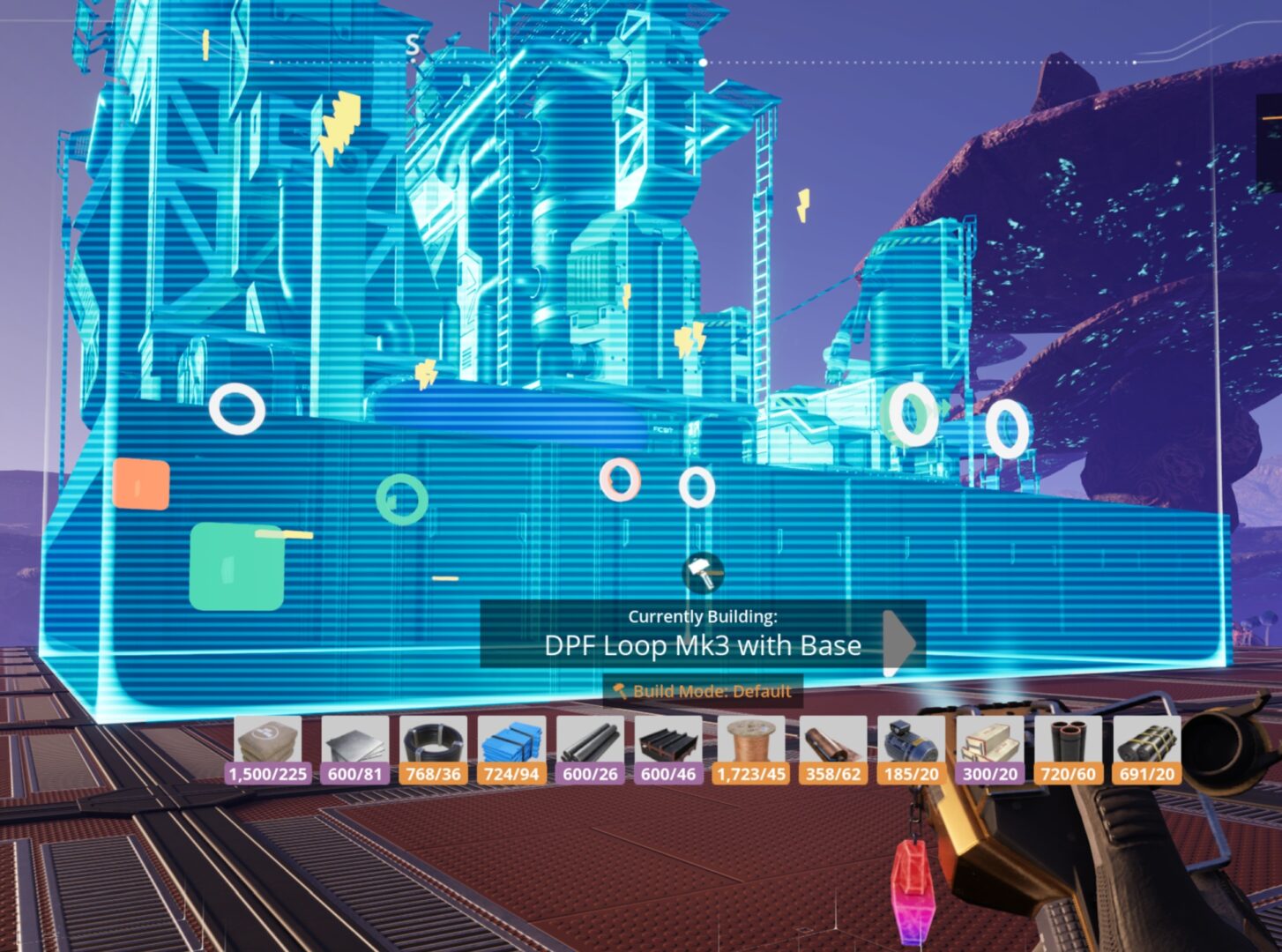Click the Currently Building info panel
Viewport: 1282px width, 952px height.
point(701,632)
